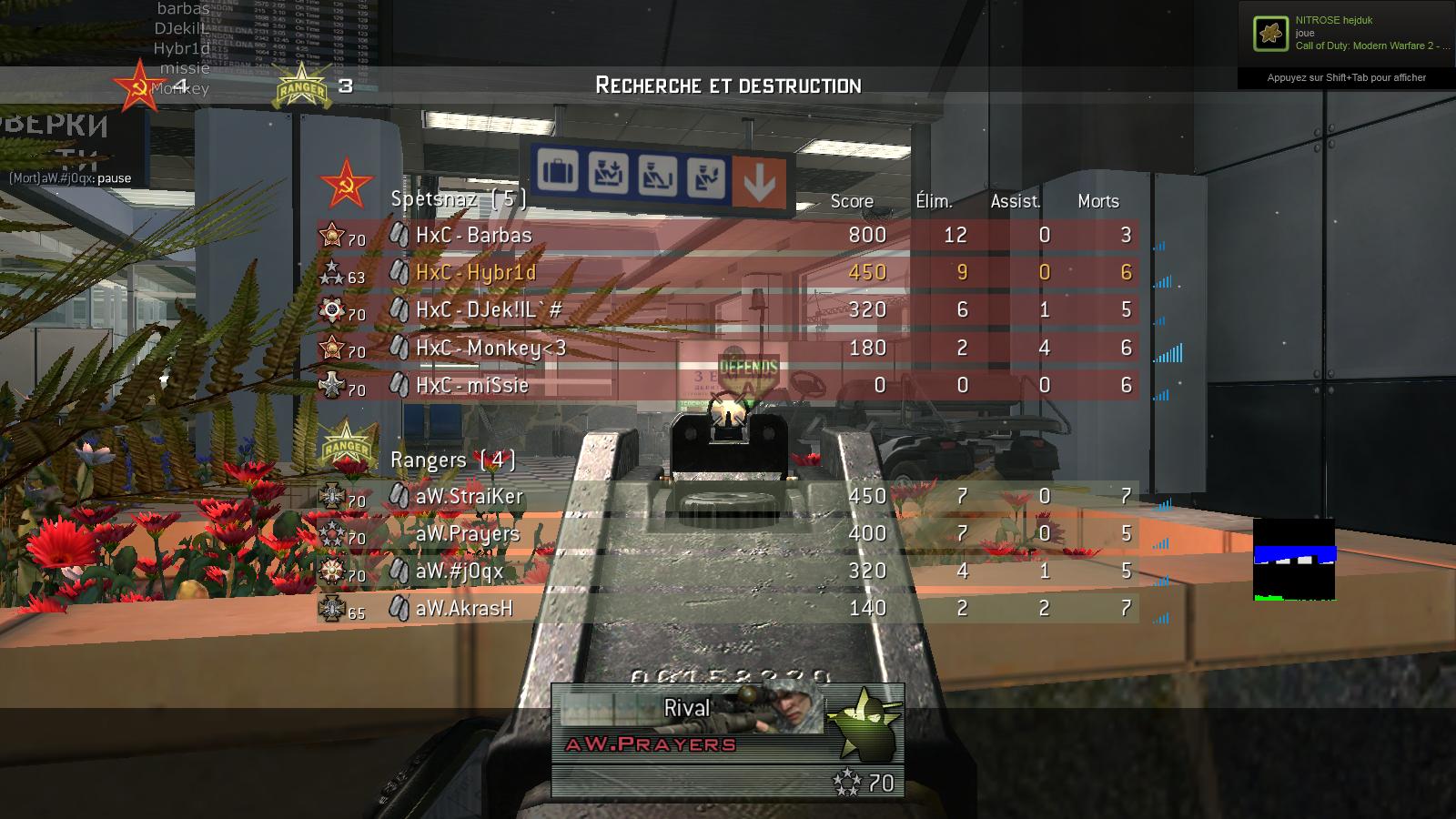Select aW.StraiKer in Rangers list
This screenshot has height=819, width=1456.
728,496
